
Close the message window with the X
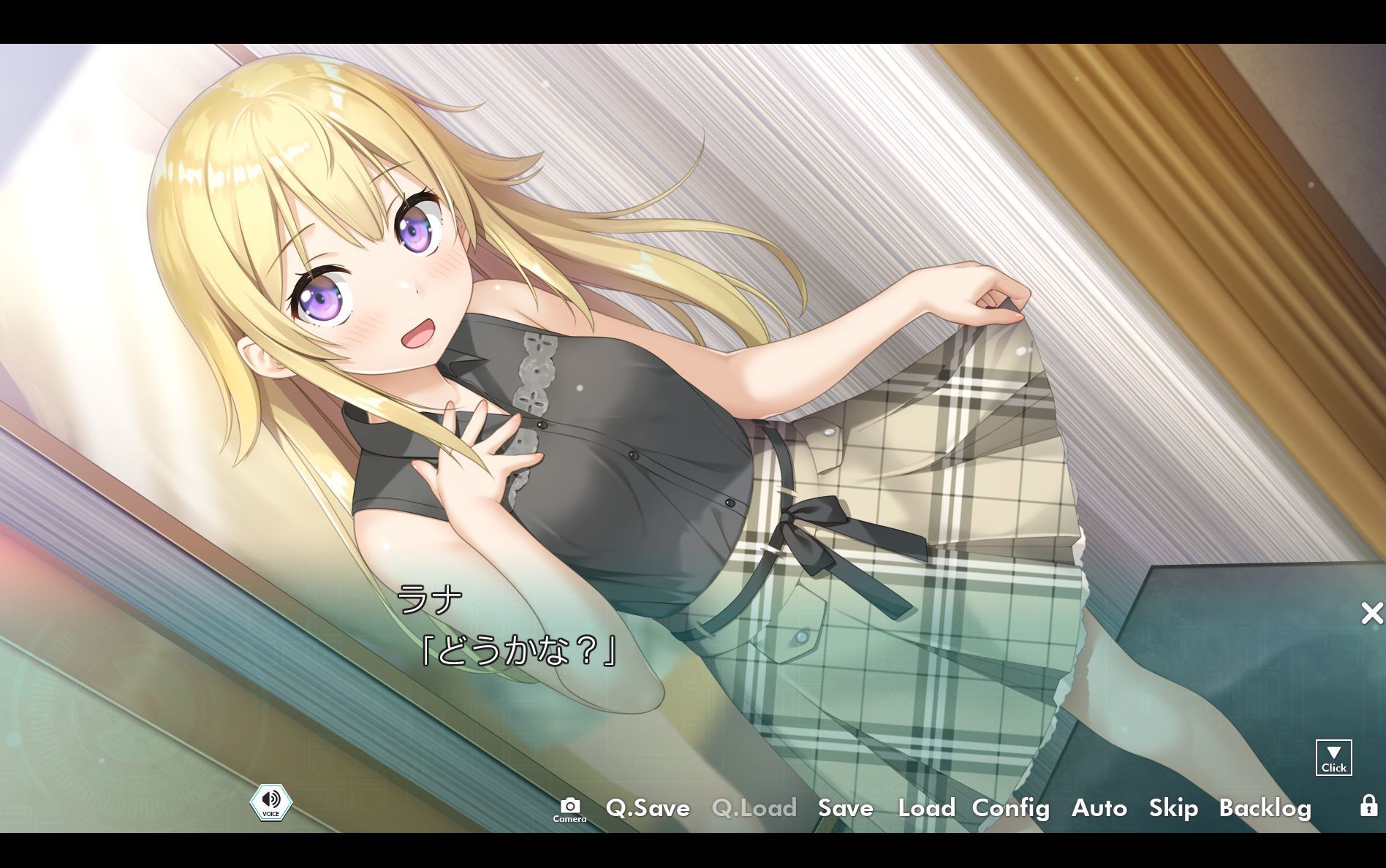[x=1371, y=614]
